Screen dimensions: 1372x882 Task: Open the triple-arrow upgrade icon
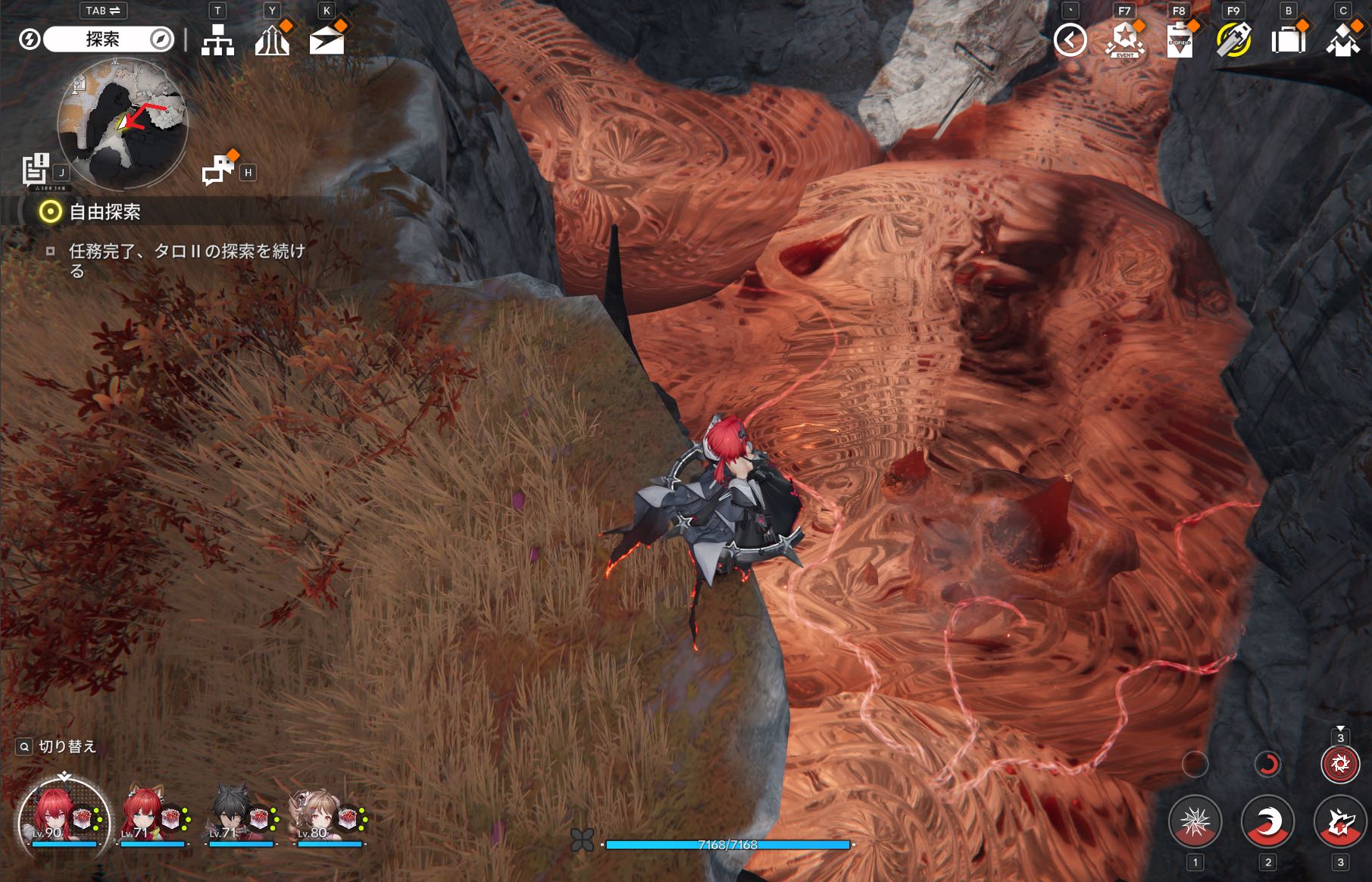[272, 40]
